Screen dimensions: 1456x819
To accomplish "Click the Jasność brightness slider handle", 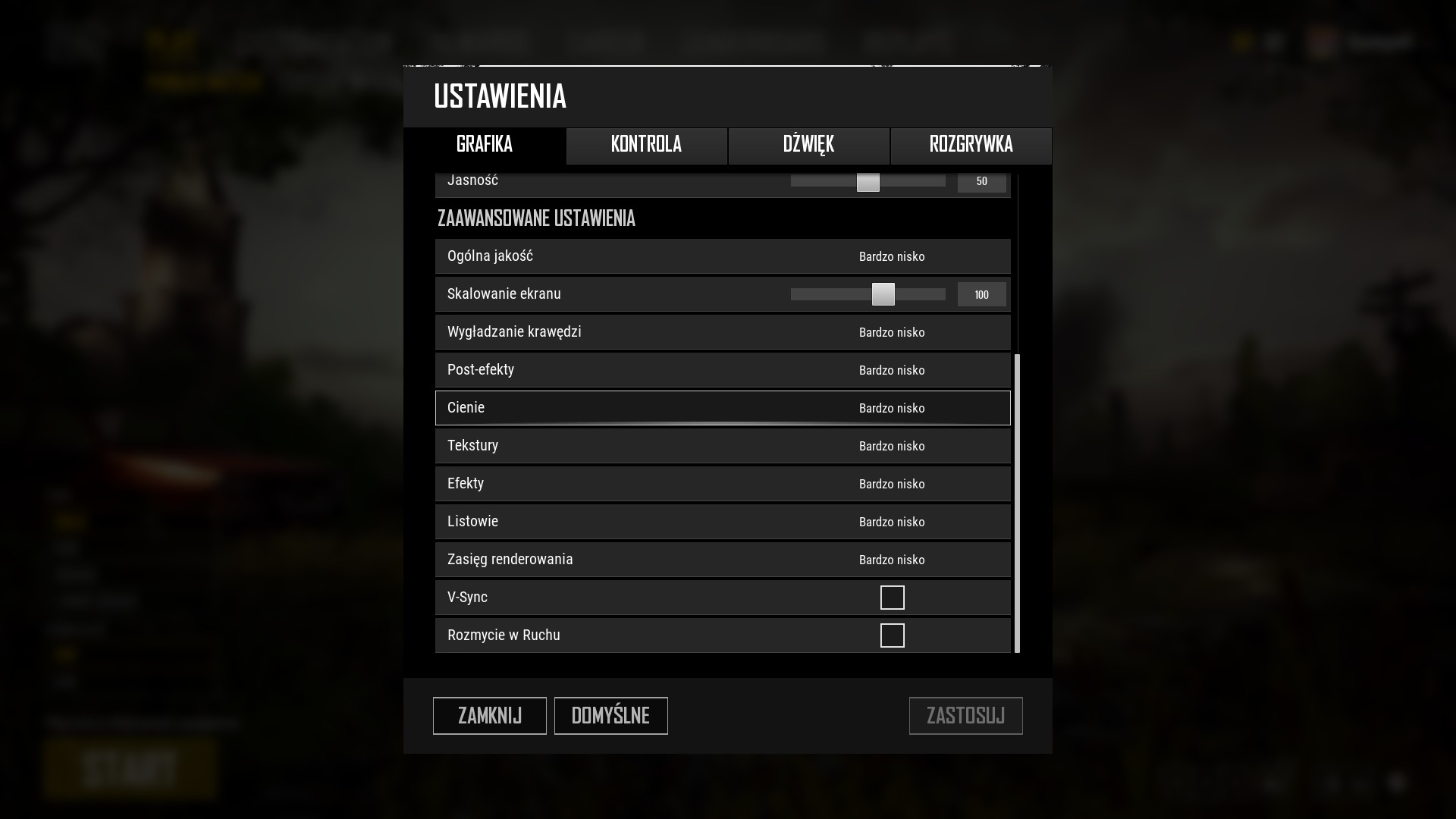I will (x=868, y=182).
